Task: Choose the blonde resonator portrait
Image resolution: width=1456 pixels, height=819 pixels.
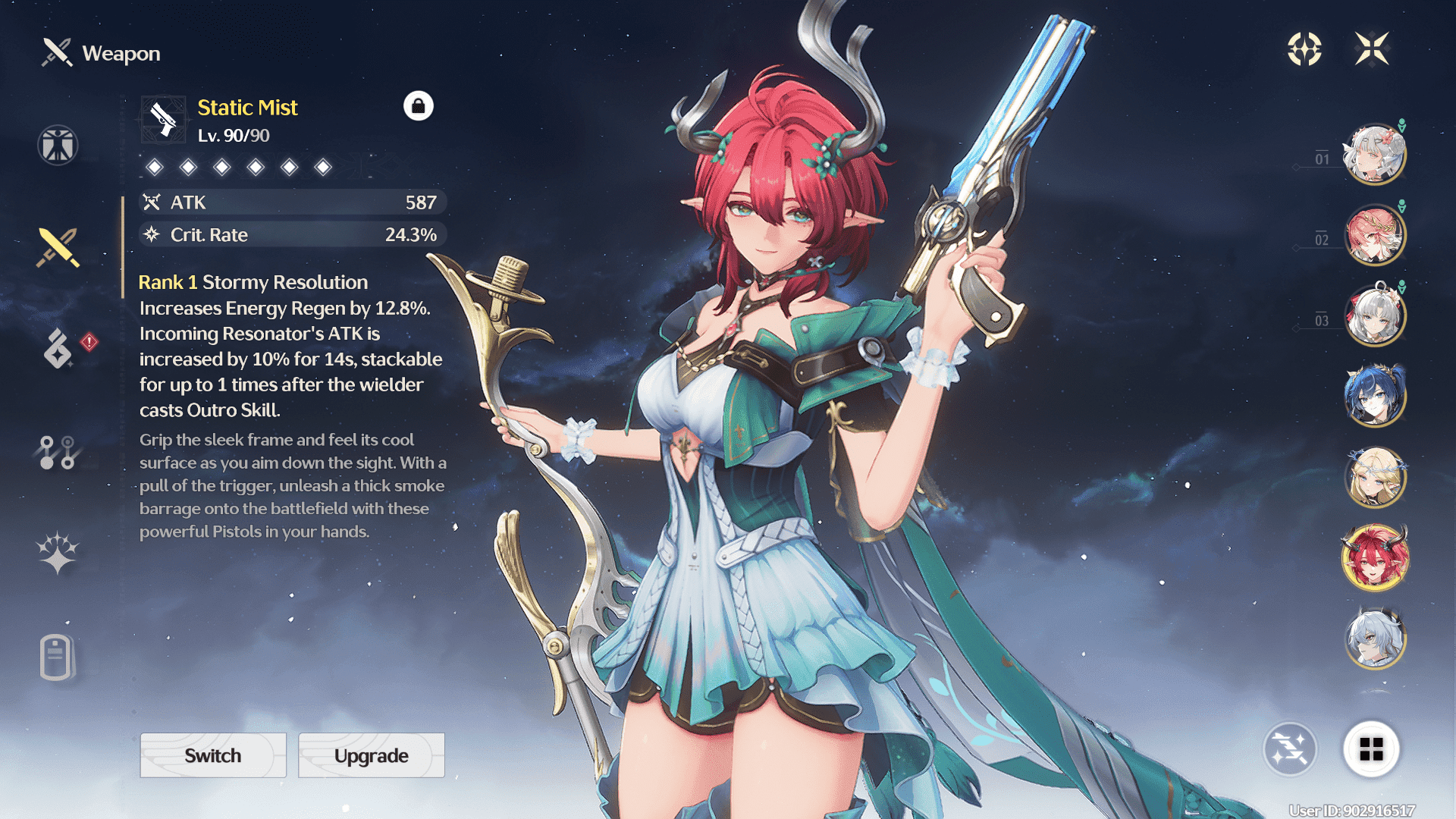Action: tap(1374, 476)
